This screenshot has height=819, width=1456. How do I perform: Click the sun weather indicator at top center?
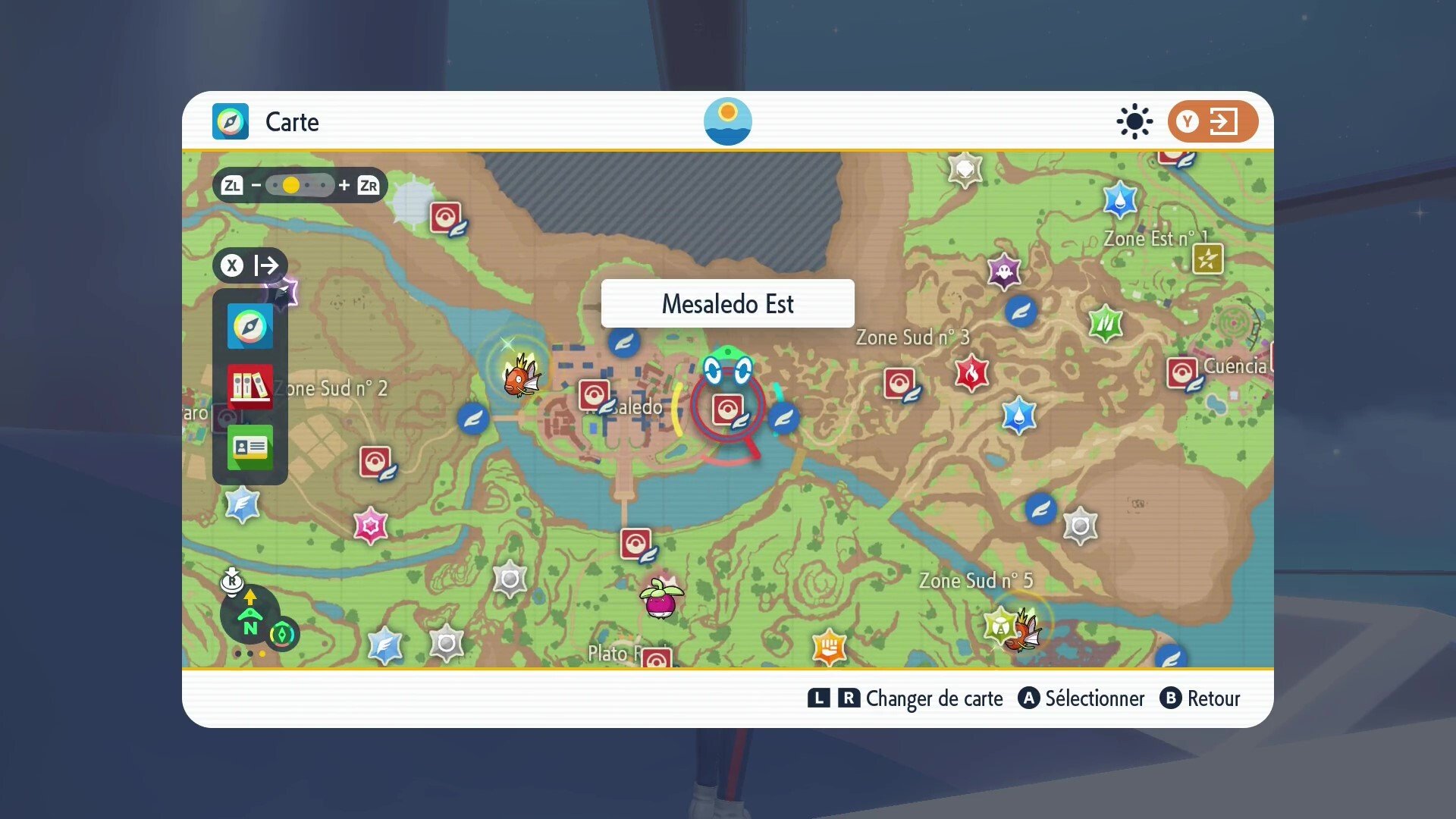727,121
